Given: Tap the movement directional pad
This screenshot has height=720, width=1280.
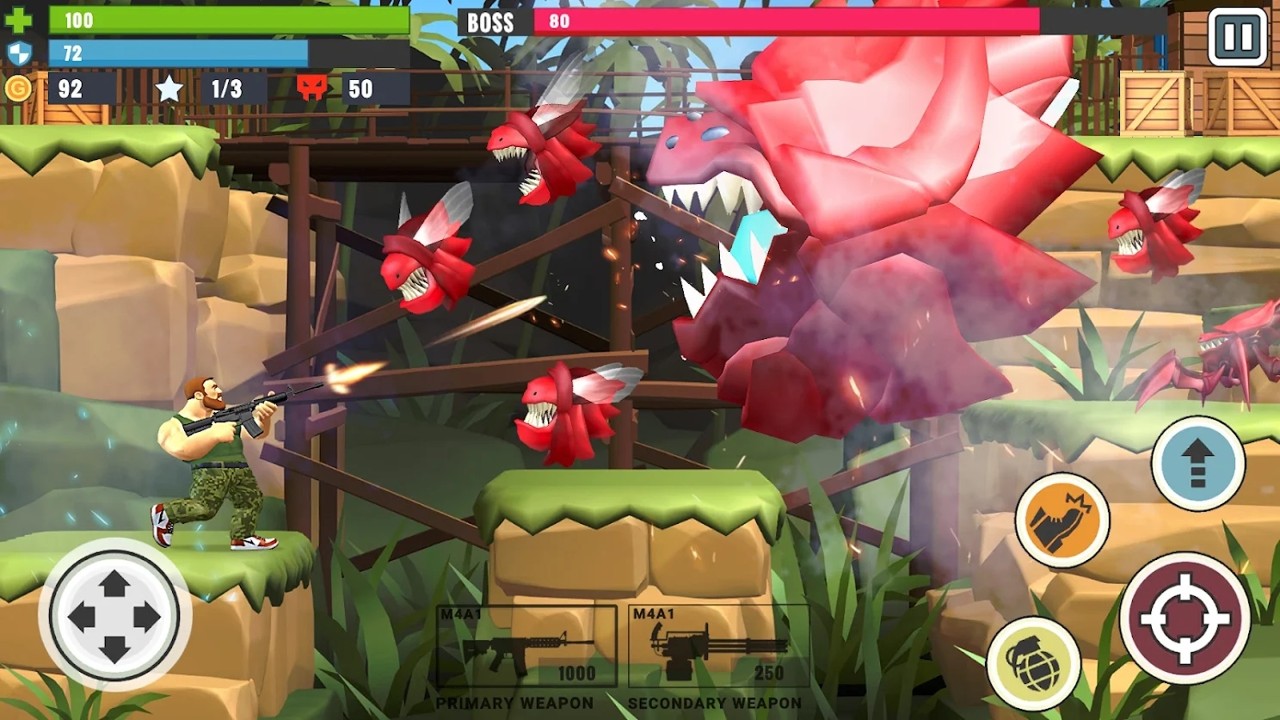Looking at the screenshot, I should 115,616.
